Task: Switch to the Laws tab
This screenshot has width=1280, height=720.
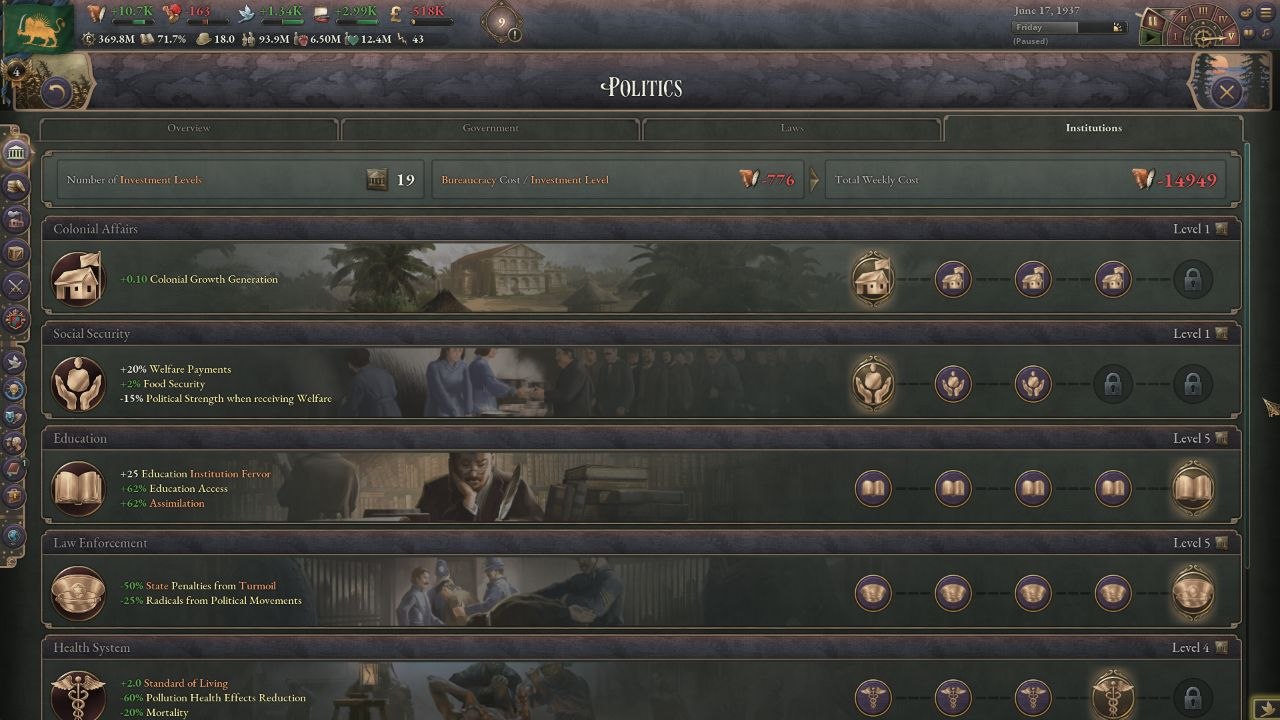Action: tap(791, 128)
